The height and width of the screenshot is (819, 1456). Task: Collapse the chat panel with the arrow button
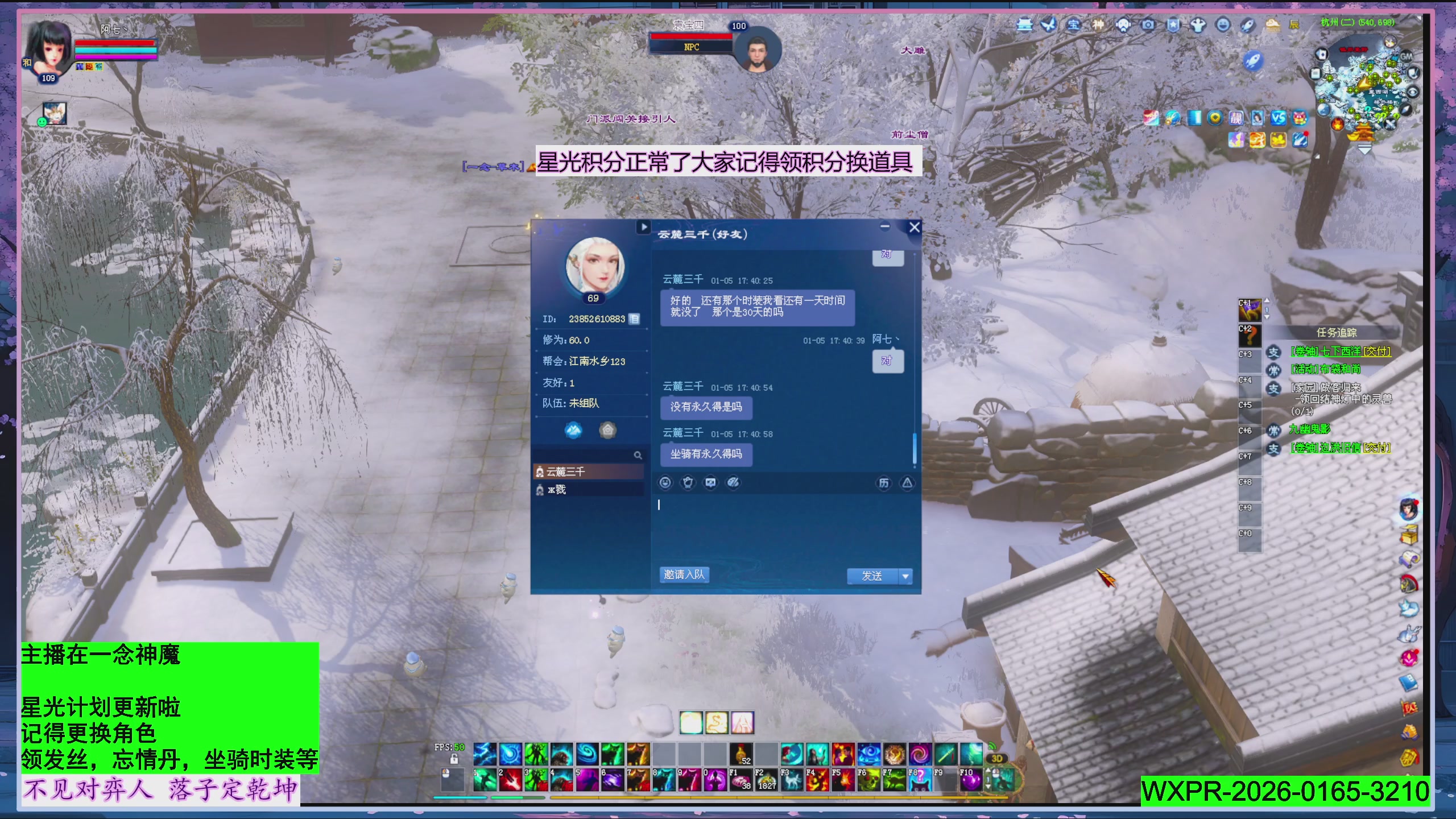pos(643,227)
